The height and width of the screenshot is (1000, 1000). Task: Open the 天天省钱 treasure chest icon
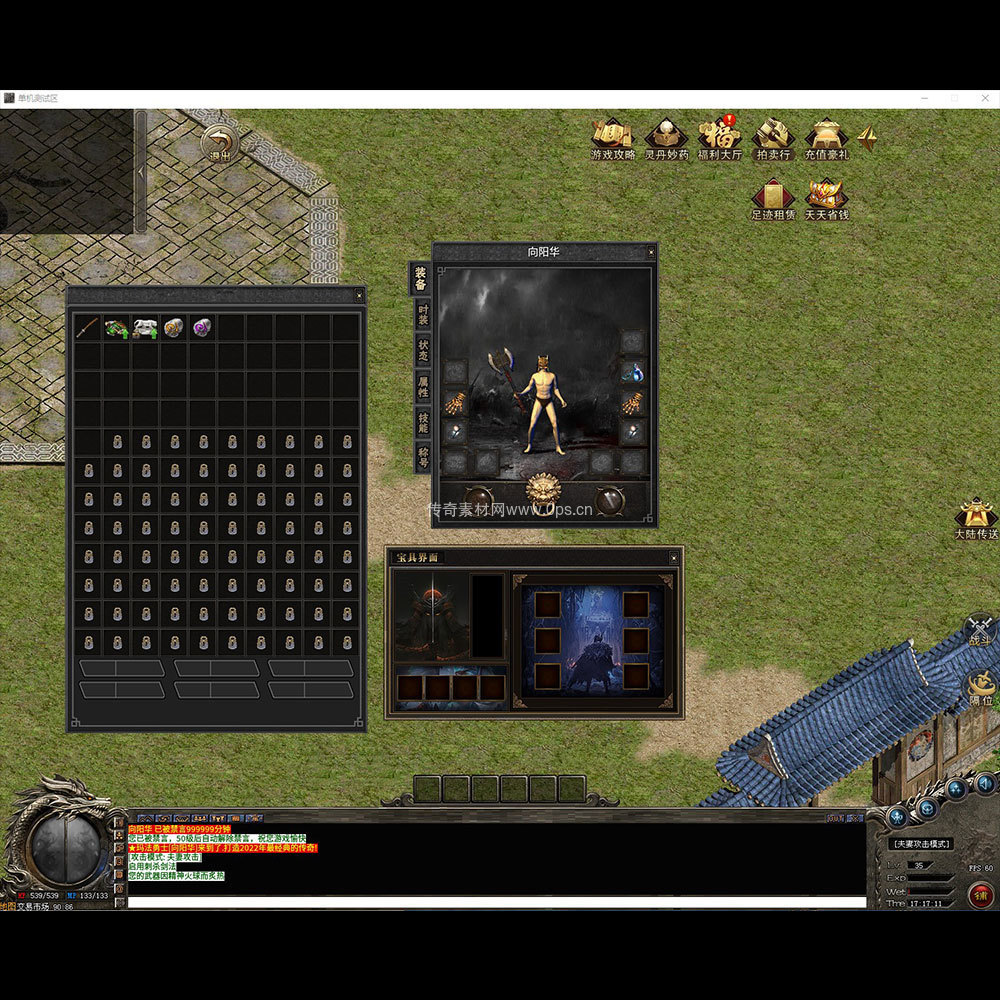coord(826,196)
